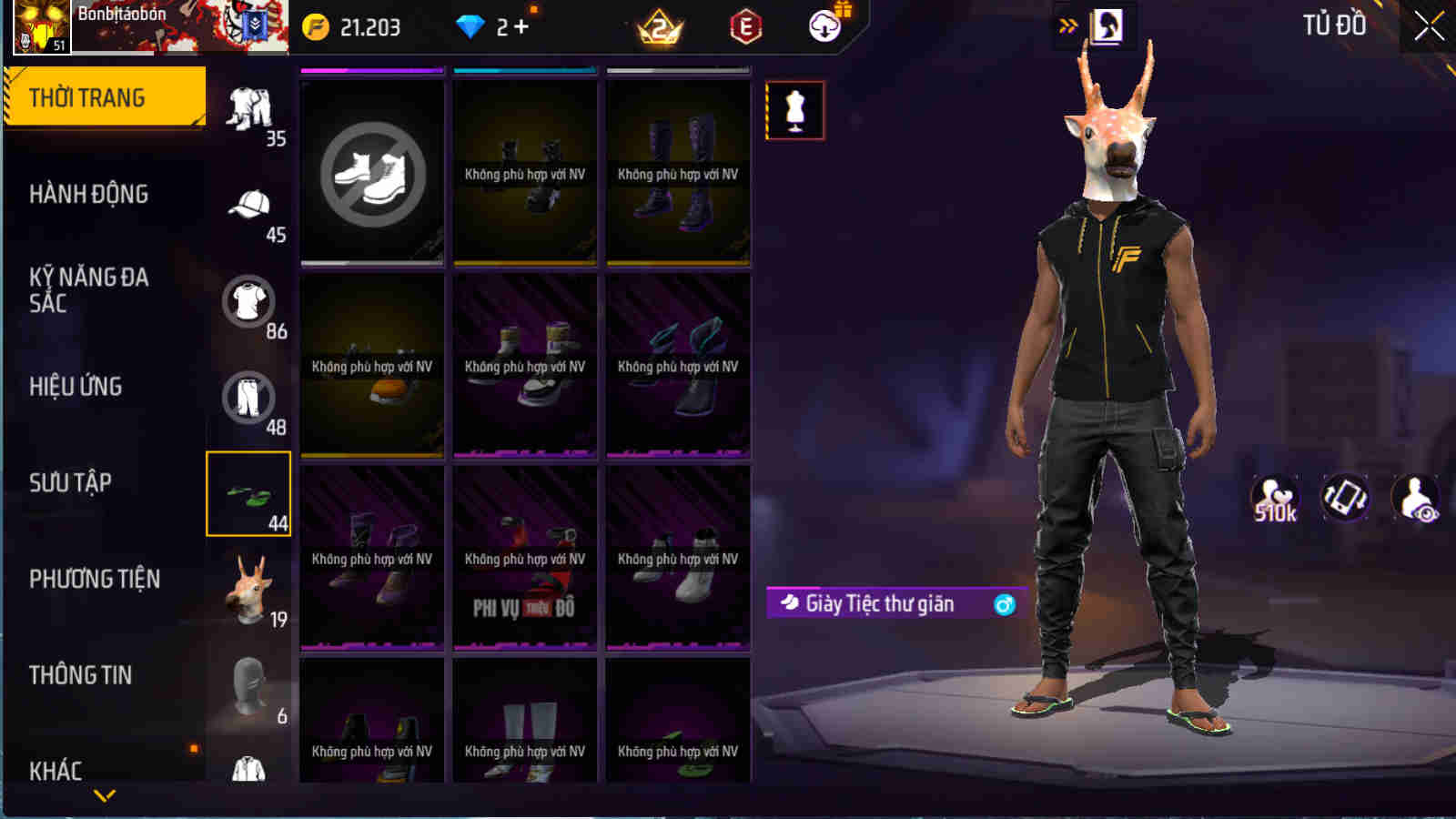Select the shoes category marked 44

(x=248, y=494)
